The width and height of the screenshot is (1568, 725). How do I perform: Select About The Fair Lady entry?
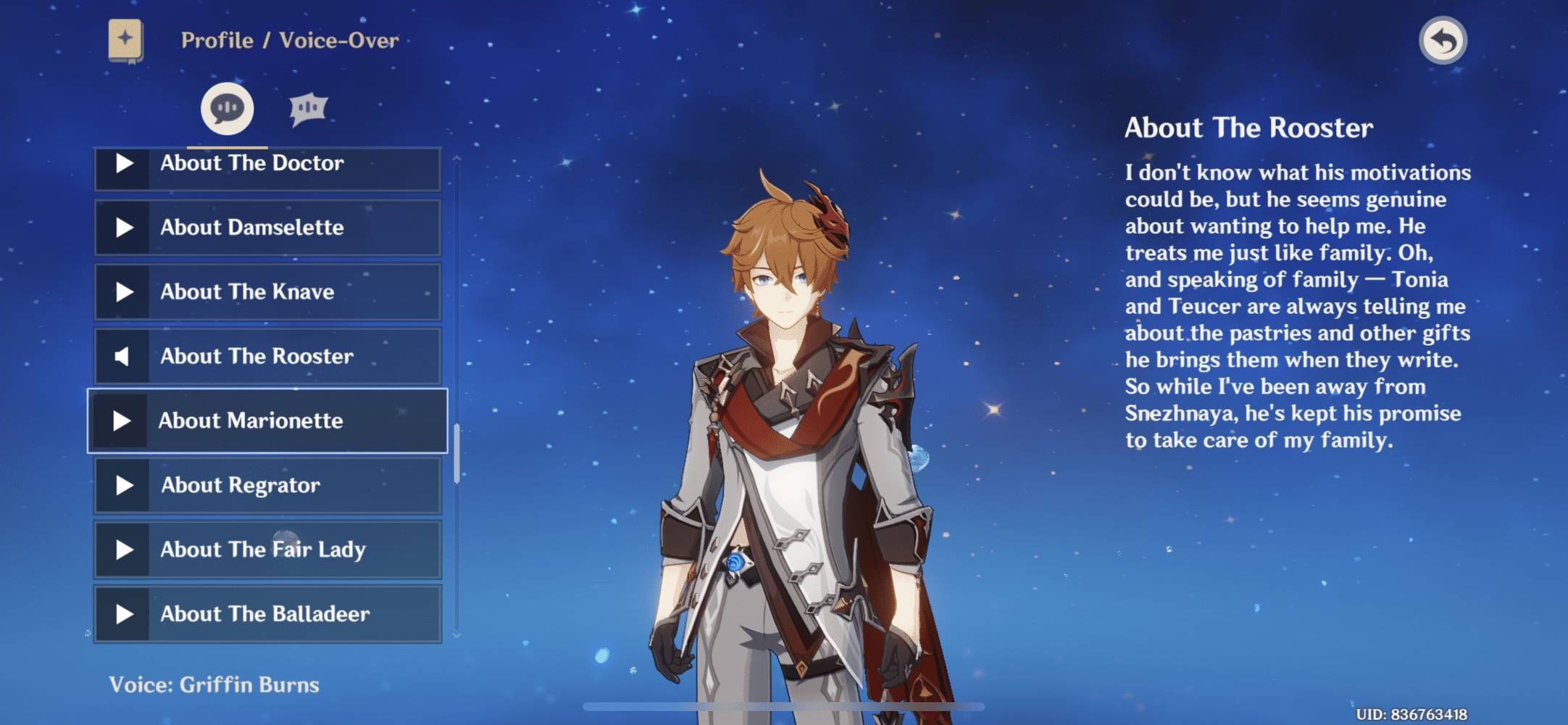point(267,550)
